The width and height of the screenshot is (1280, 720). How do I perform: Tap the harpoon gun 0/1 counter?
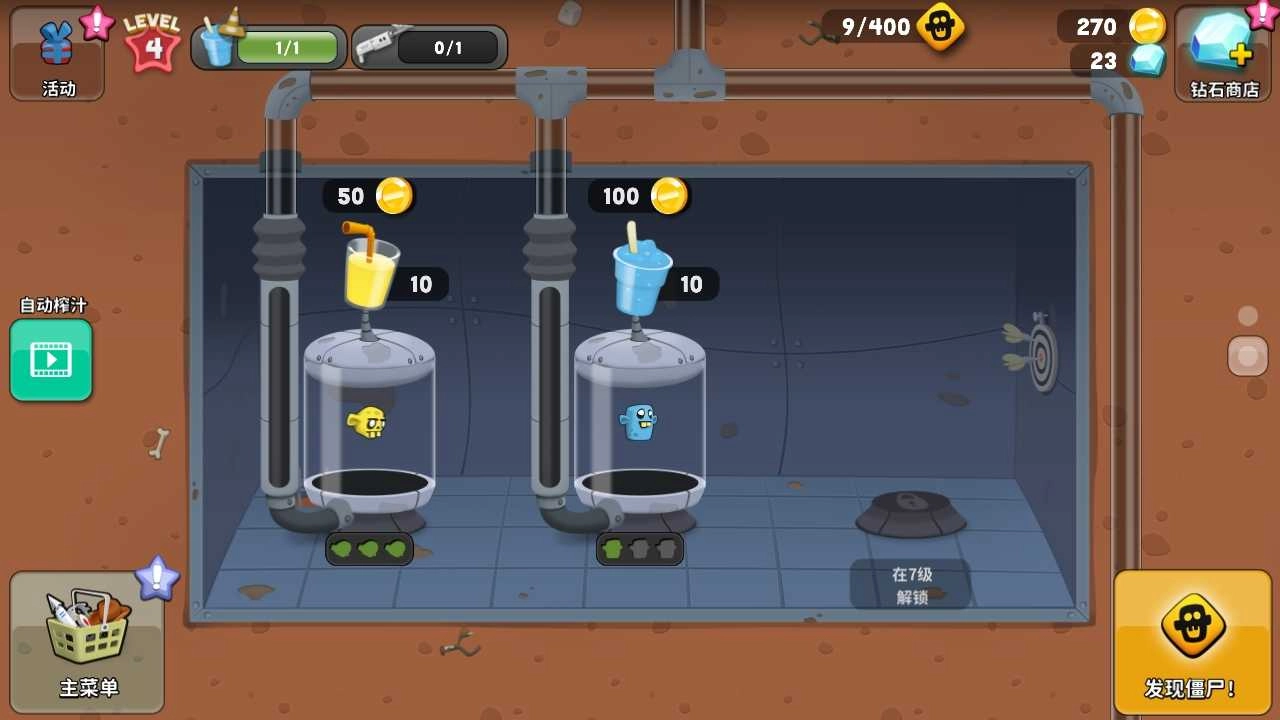point(430,47)
